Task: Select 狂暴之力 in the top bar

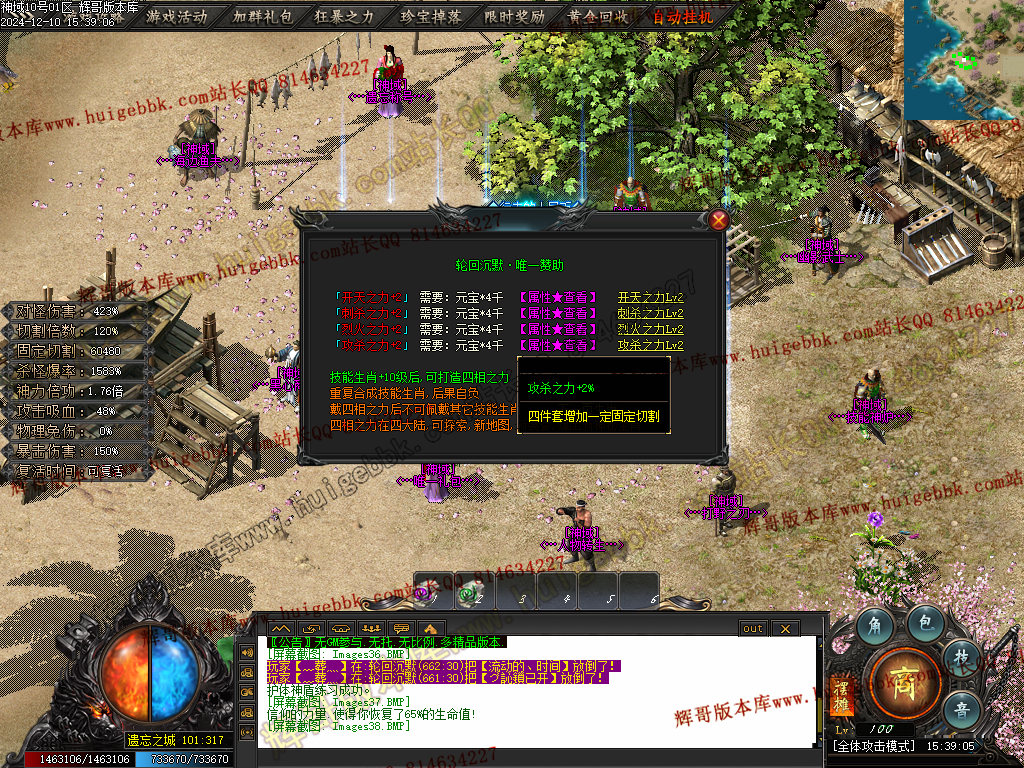Action: (344, 16)
